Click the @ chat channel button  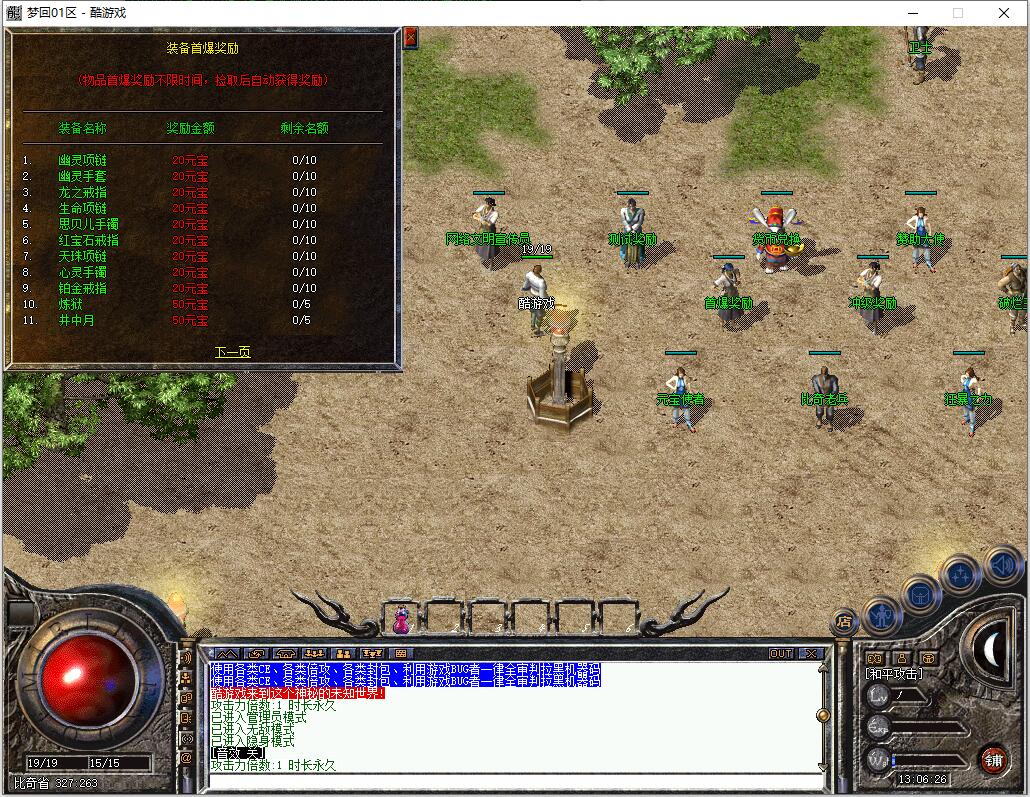(186, 757)
